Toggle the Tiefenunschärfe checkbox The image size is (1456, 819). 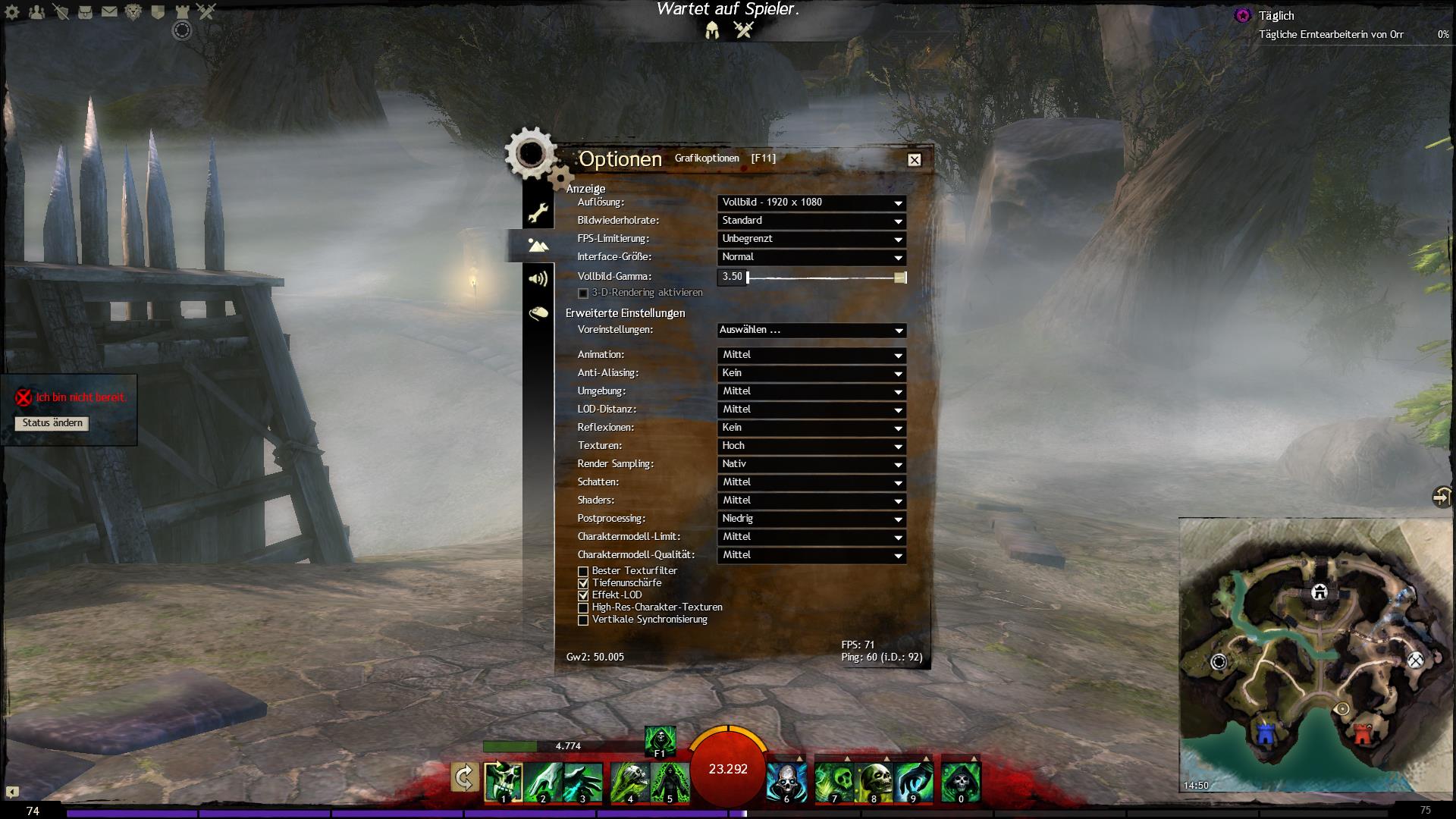coord(583,583)
